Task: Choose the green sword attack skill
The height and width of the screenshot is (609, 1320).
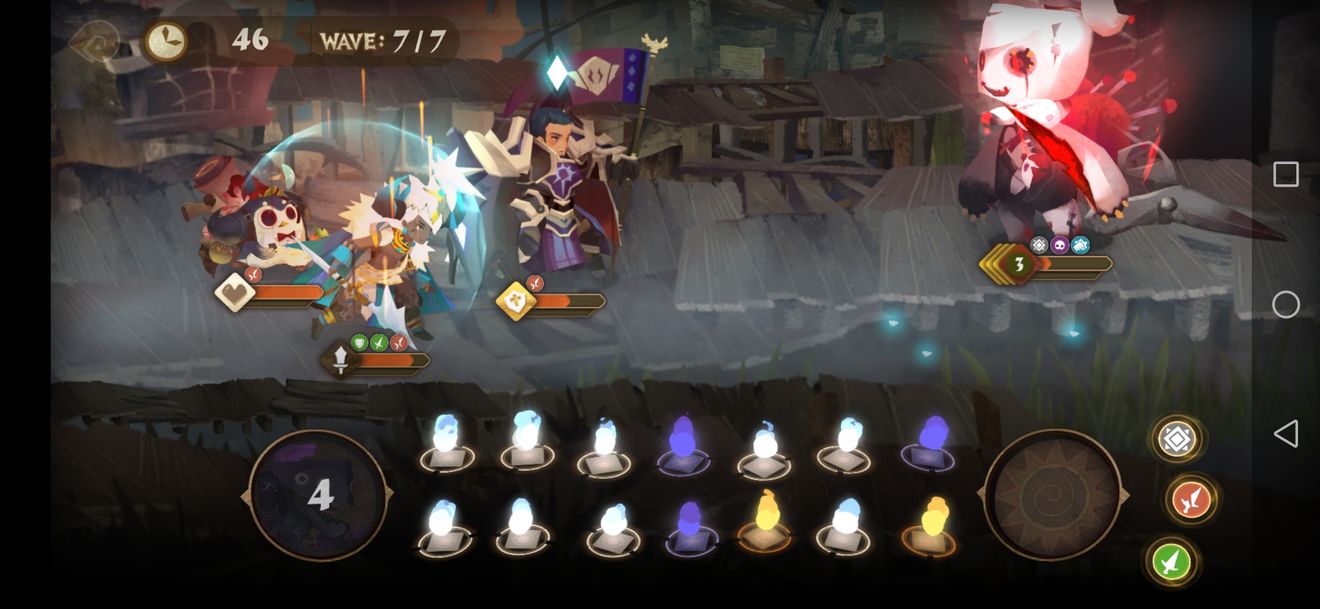Action: tap(1172, 561)
